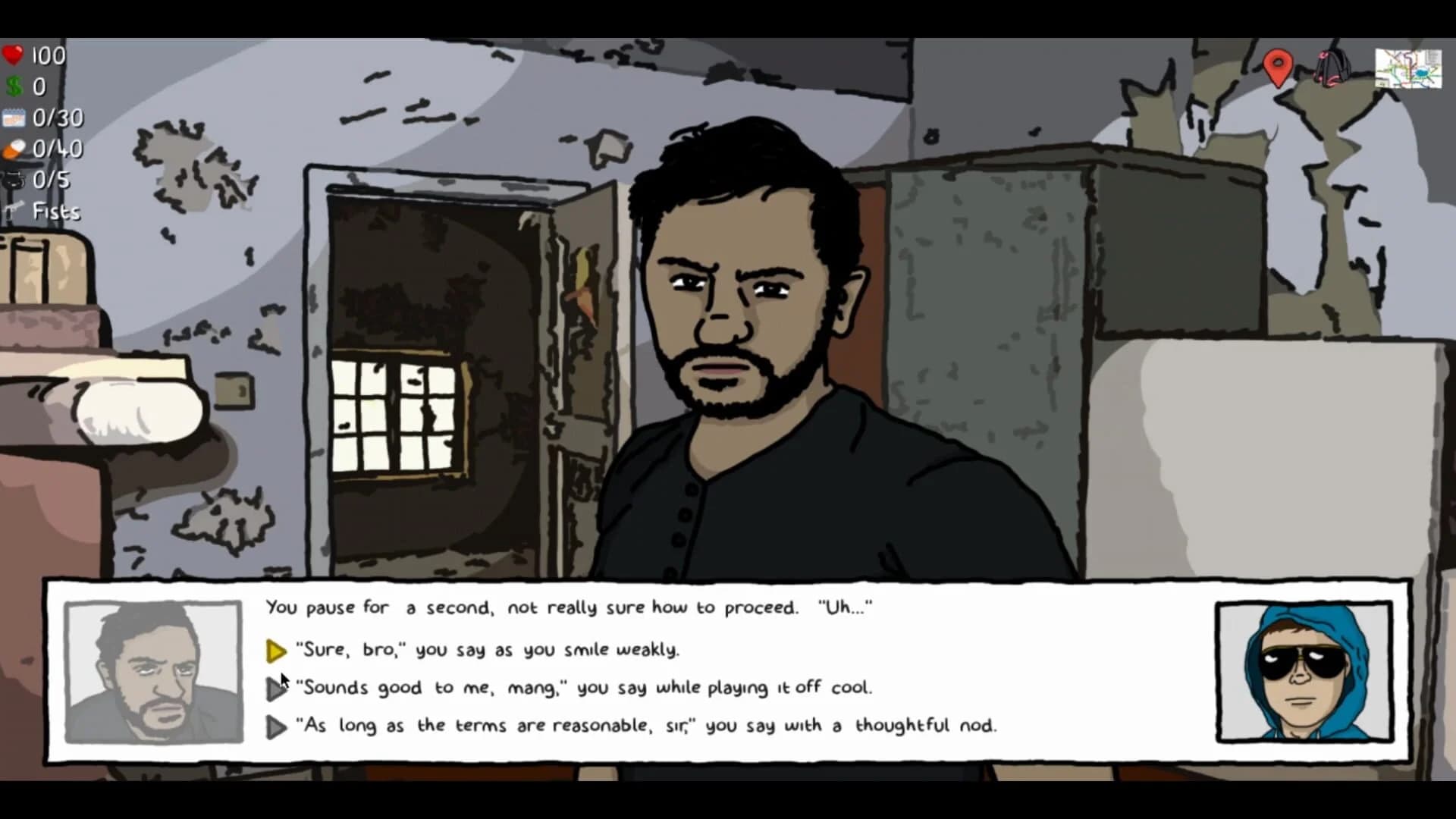
Task: Click the green dollar money icon
Action: point(12,86)
